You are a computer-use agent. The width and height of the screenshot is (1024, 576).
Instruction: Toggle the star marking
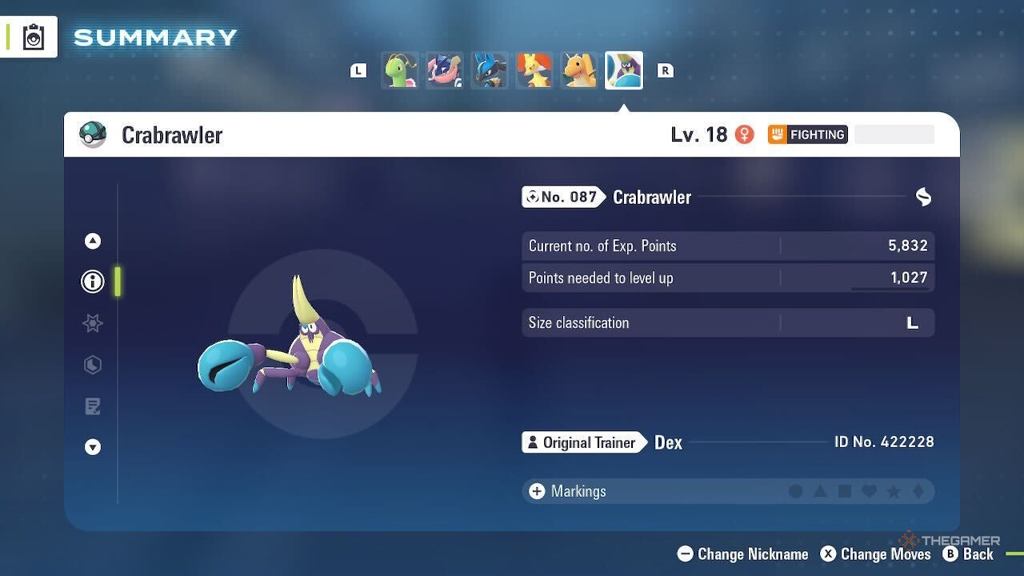click(x=894, y=492)
